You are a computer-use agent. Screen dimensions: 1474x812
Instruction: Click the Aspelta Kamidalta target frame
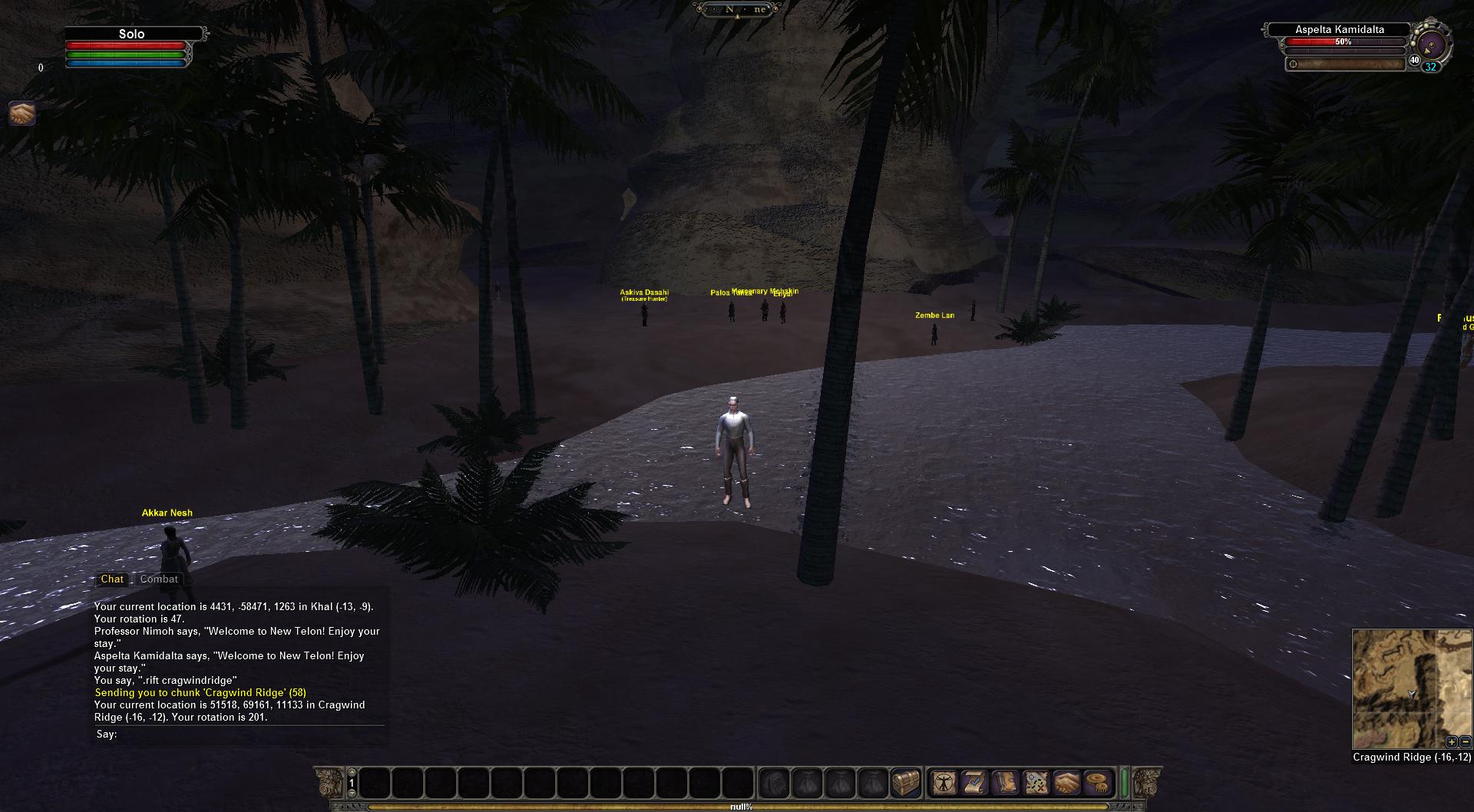click(1340, 30)
